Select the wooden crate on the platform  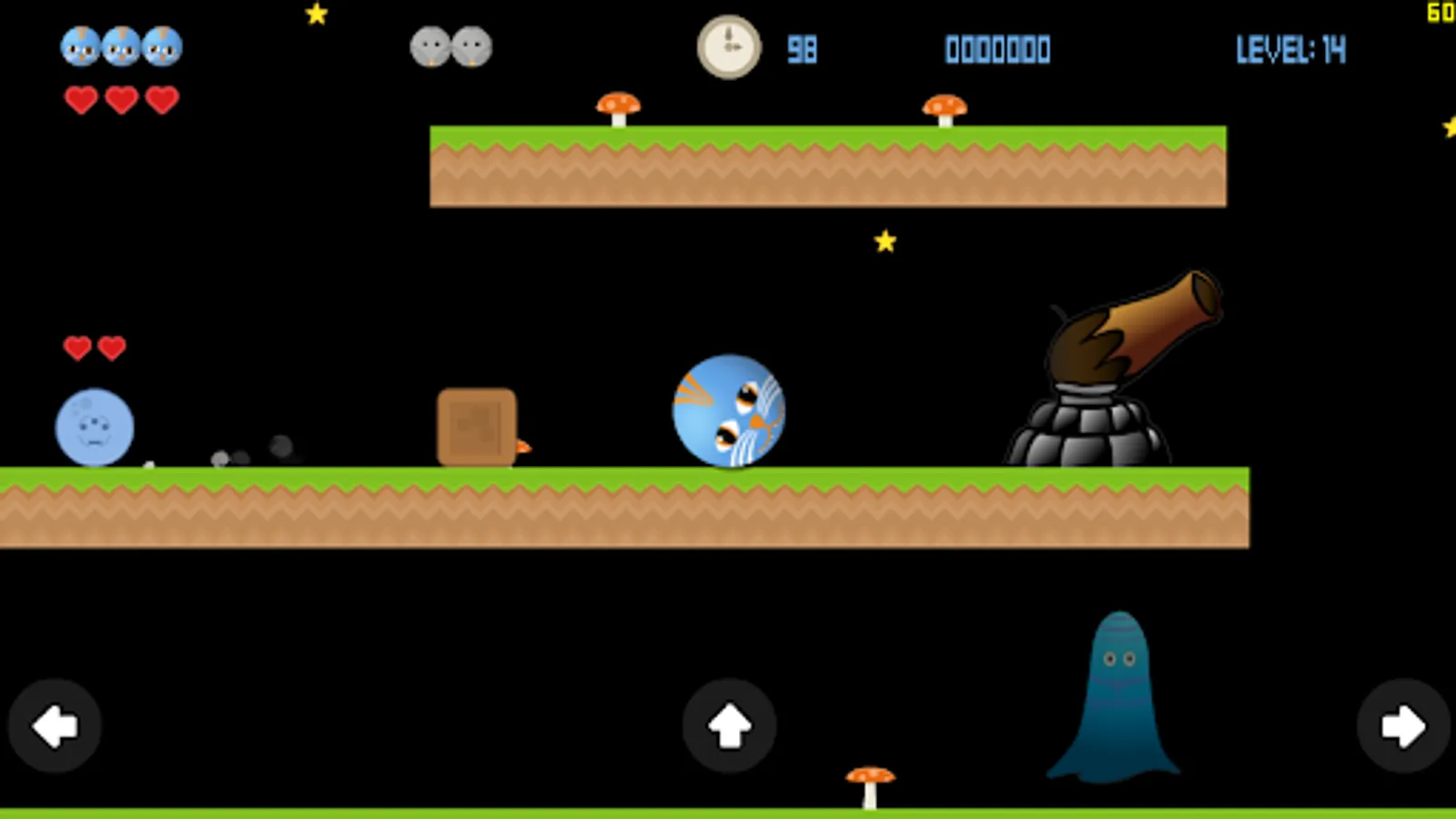coord(477,426)
